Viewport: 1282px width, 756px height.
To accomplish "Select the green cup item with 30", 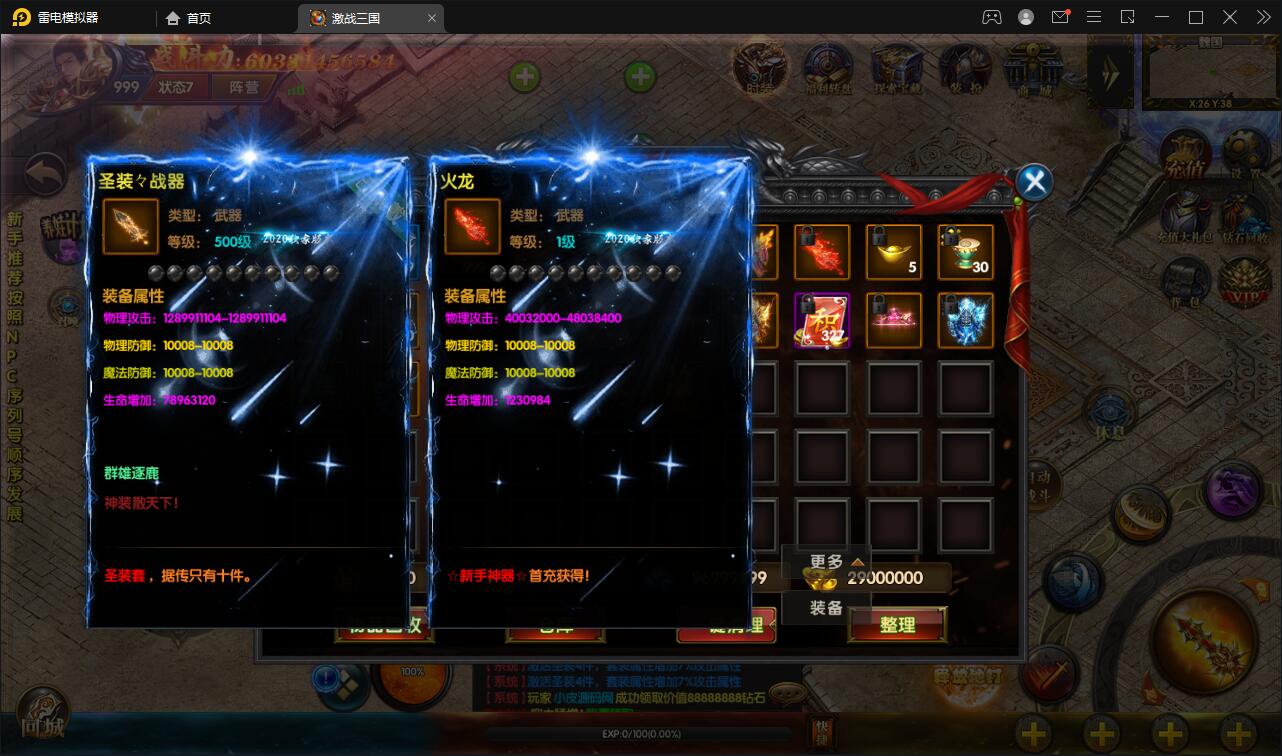I will (x=965, y=252).
